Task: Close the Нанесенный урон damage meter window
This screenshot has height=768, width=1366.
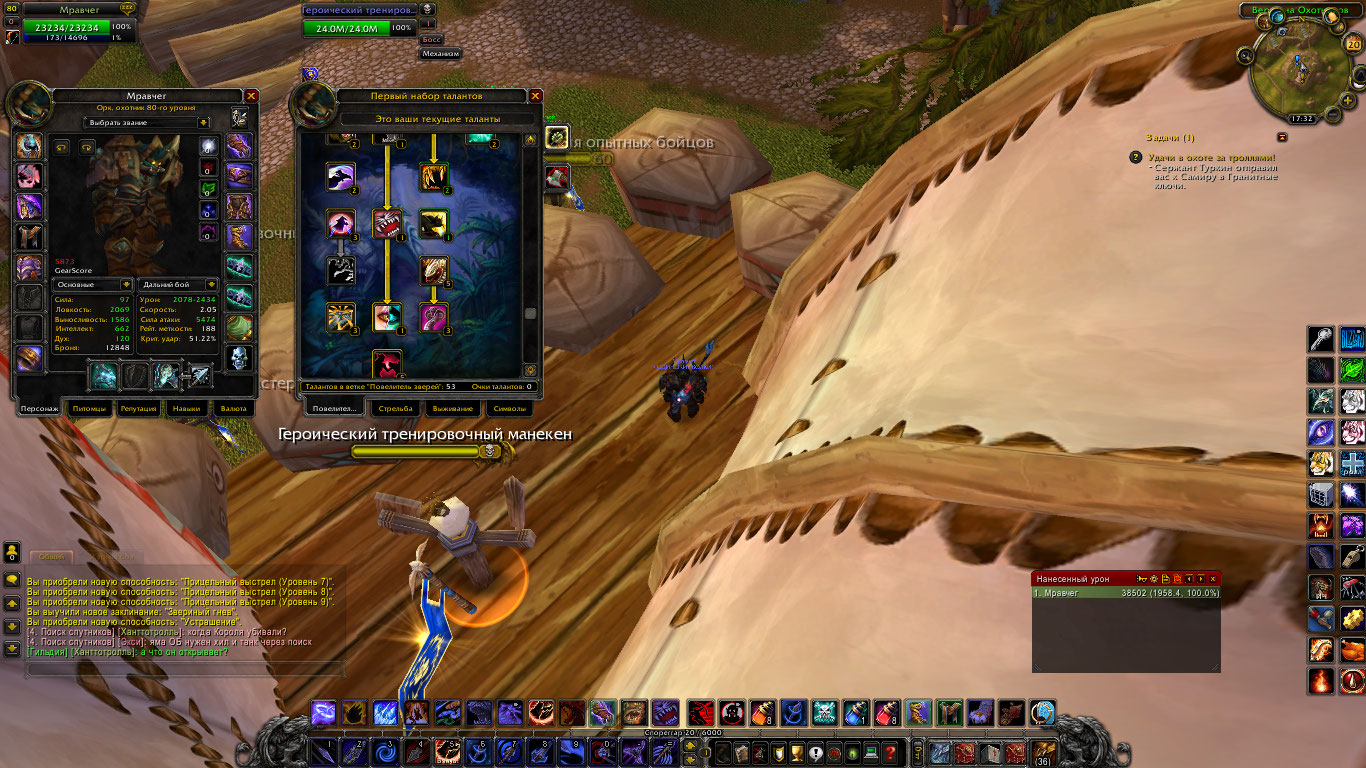Action: coord(1213,579)
